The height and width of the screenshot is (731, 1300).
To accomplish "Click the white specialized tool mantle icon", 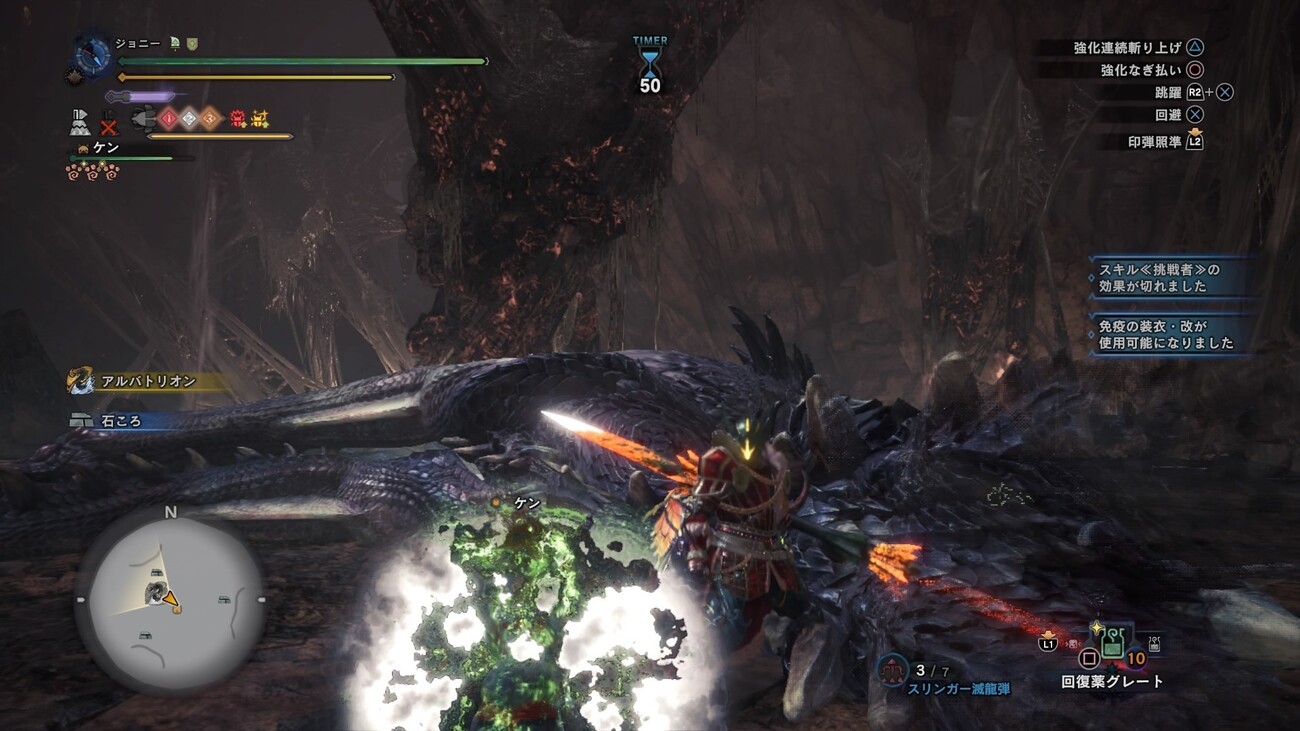I will click(x=80, y=122).
